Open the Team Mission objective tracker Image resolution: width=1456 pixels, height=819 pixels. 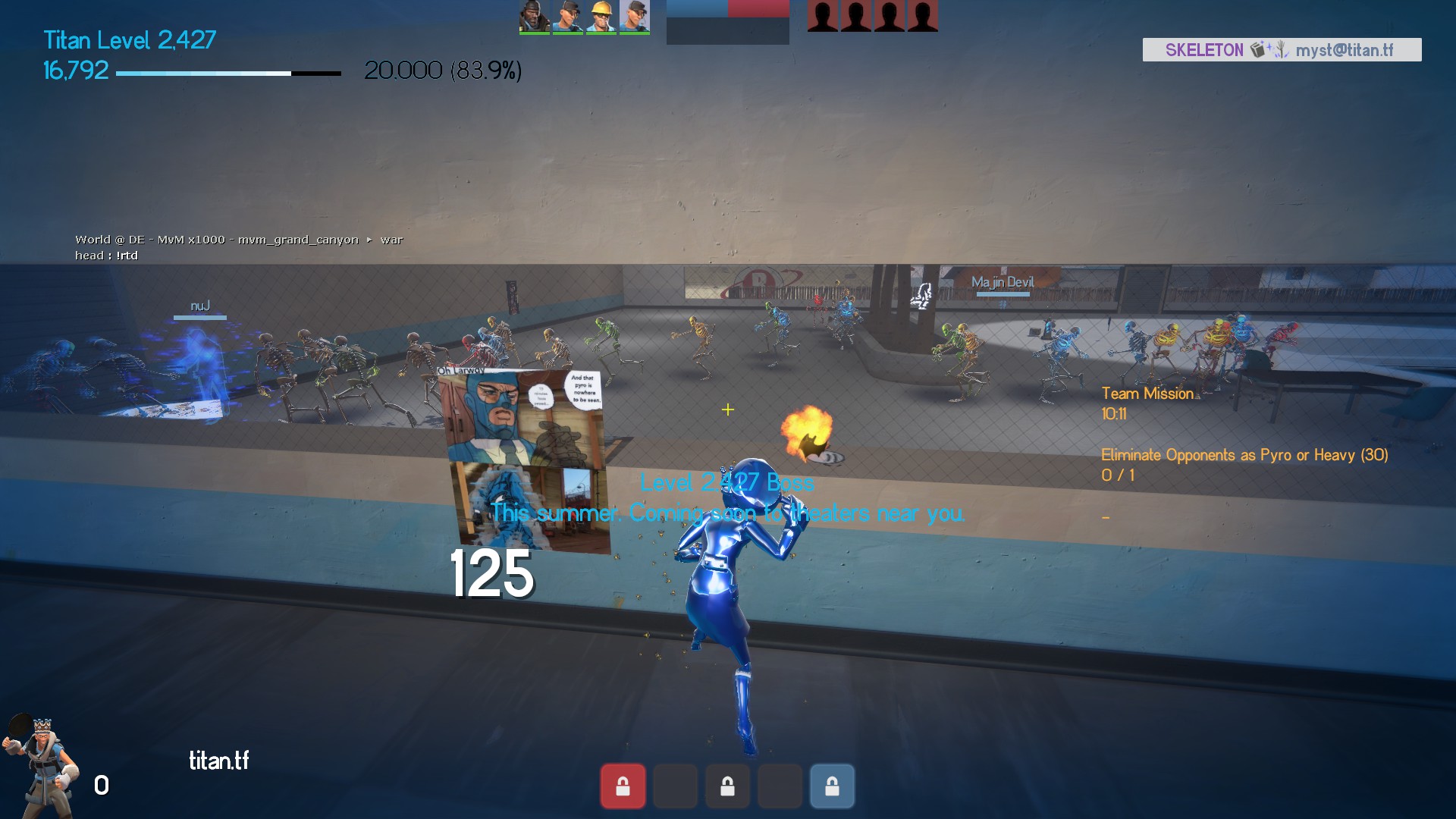(x=1147, y=394)
